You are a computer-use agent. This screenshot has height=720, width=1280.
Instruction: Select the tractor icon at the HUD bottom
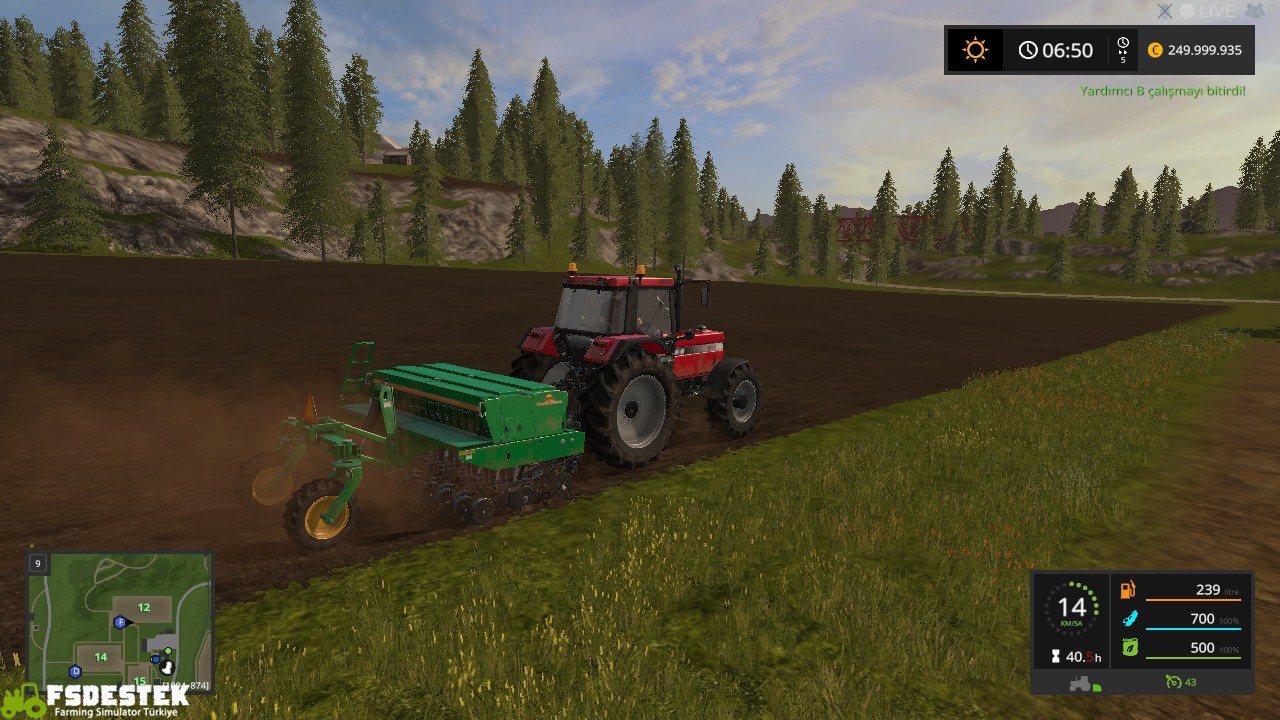pyautogui.click(x=1079, y=683)
